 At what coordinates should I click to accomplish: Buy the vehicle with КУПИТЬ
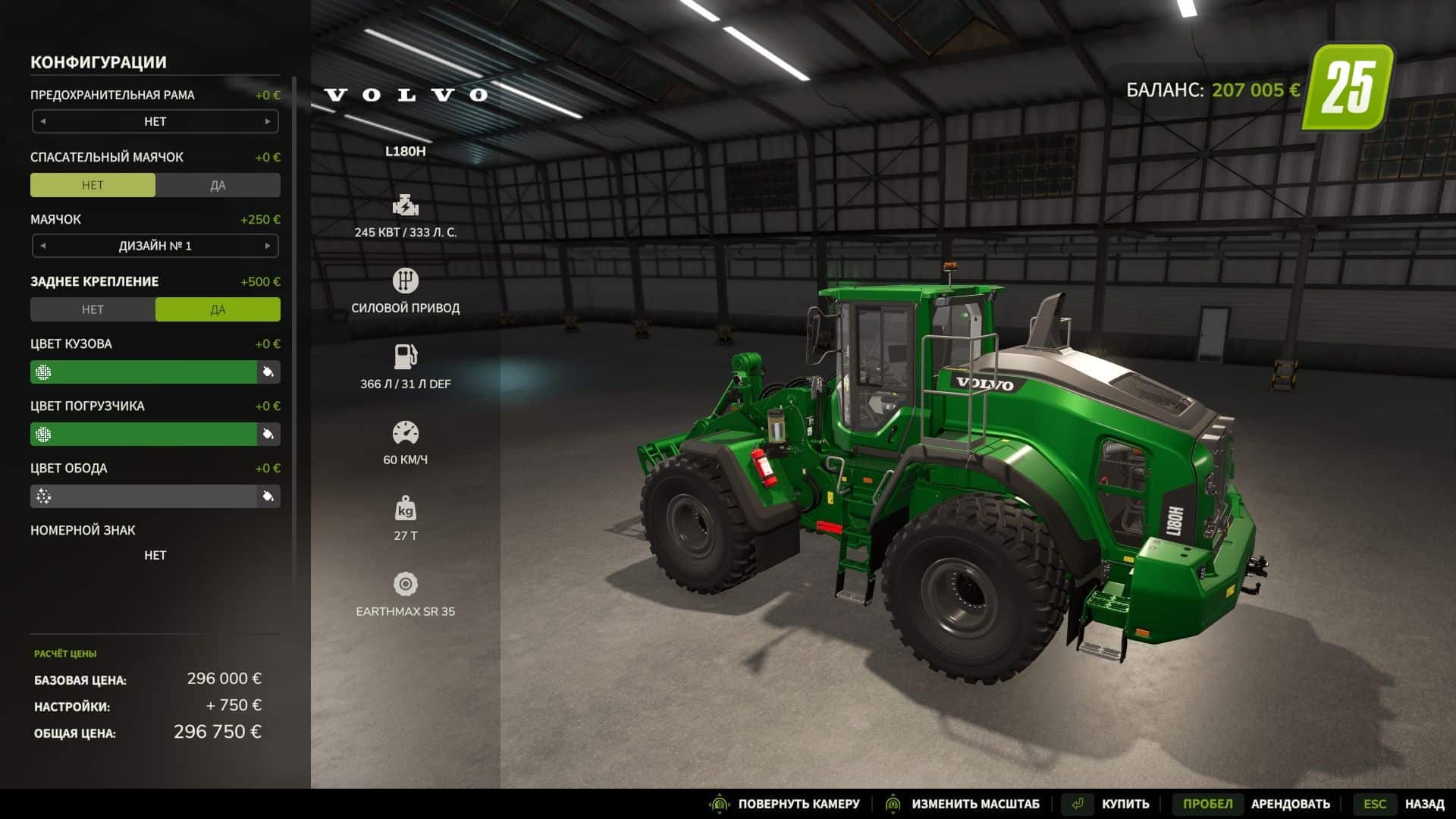pyautogui.click(x=1125, y=804)
